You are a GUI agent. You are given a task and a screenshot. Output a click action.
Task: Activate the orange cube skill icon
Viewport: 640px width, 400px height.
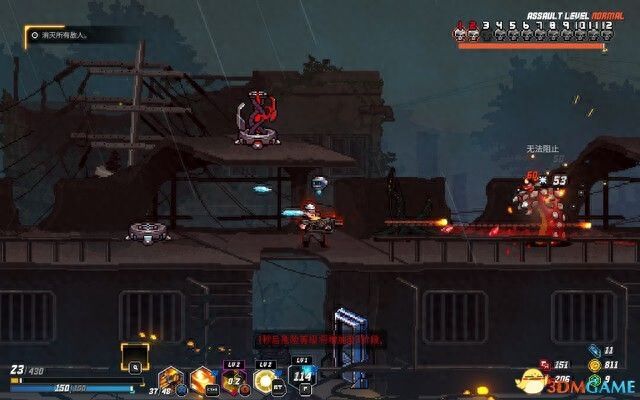204,380
